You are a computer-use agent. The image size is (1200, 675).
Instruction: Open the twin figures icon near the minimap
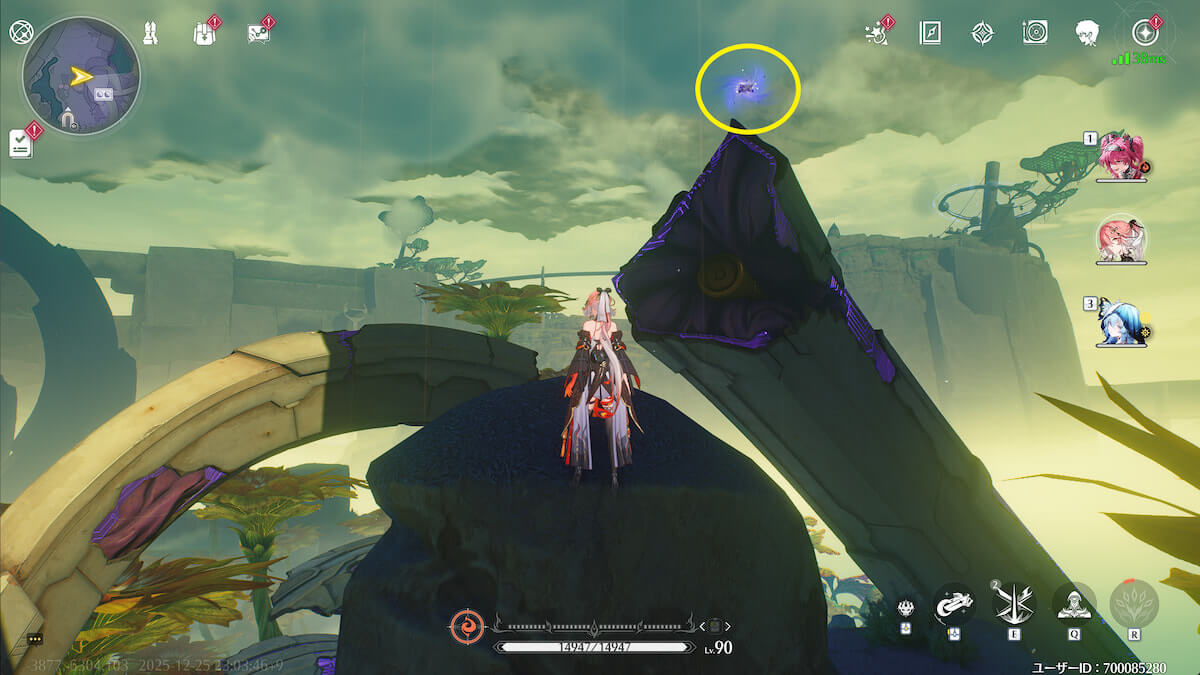coord(151,32)
